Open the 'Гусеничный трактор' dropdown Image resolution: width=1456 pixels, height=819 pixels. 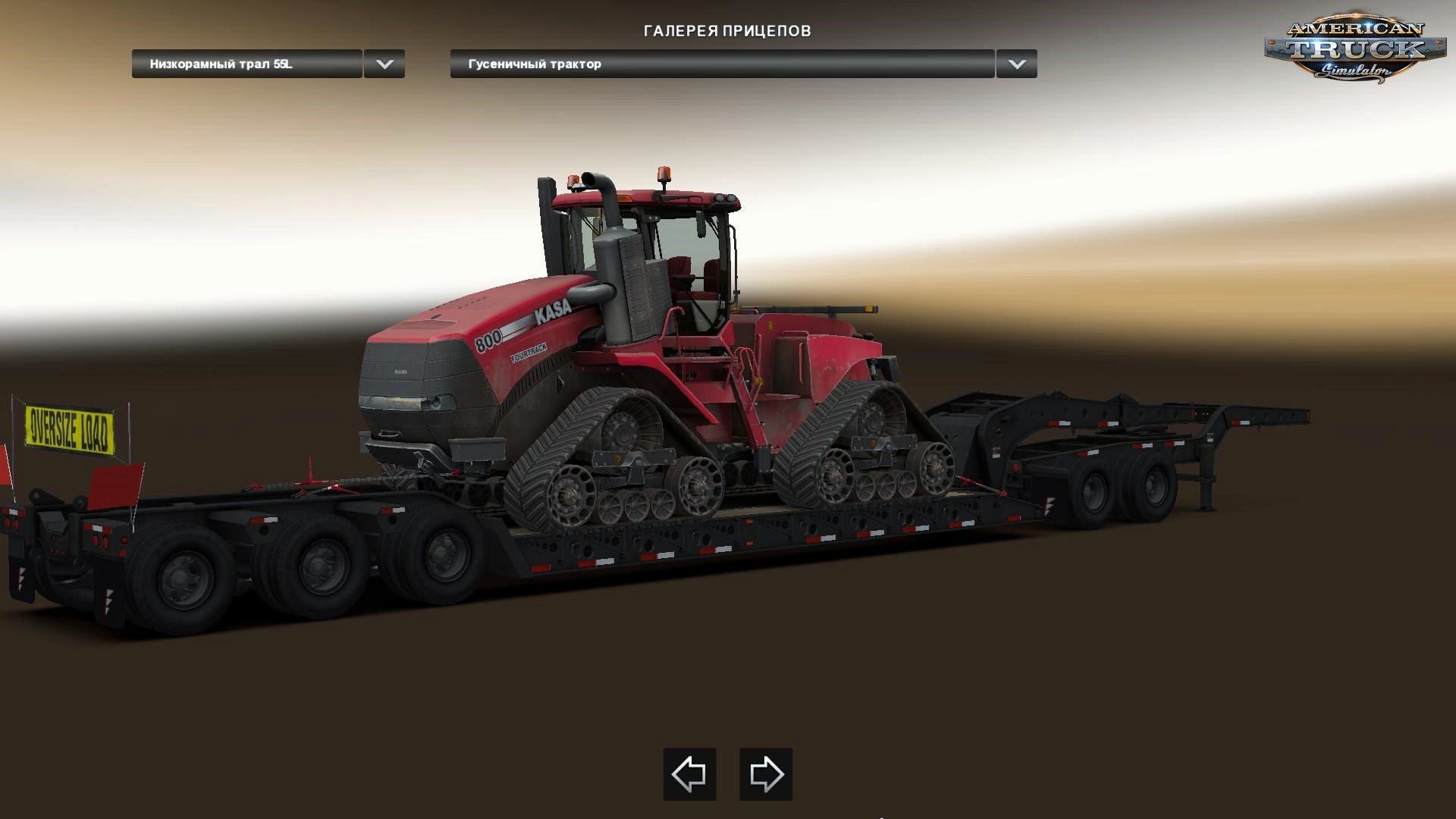[x=720, y=64]
